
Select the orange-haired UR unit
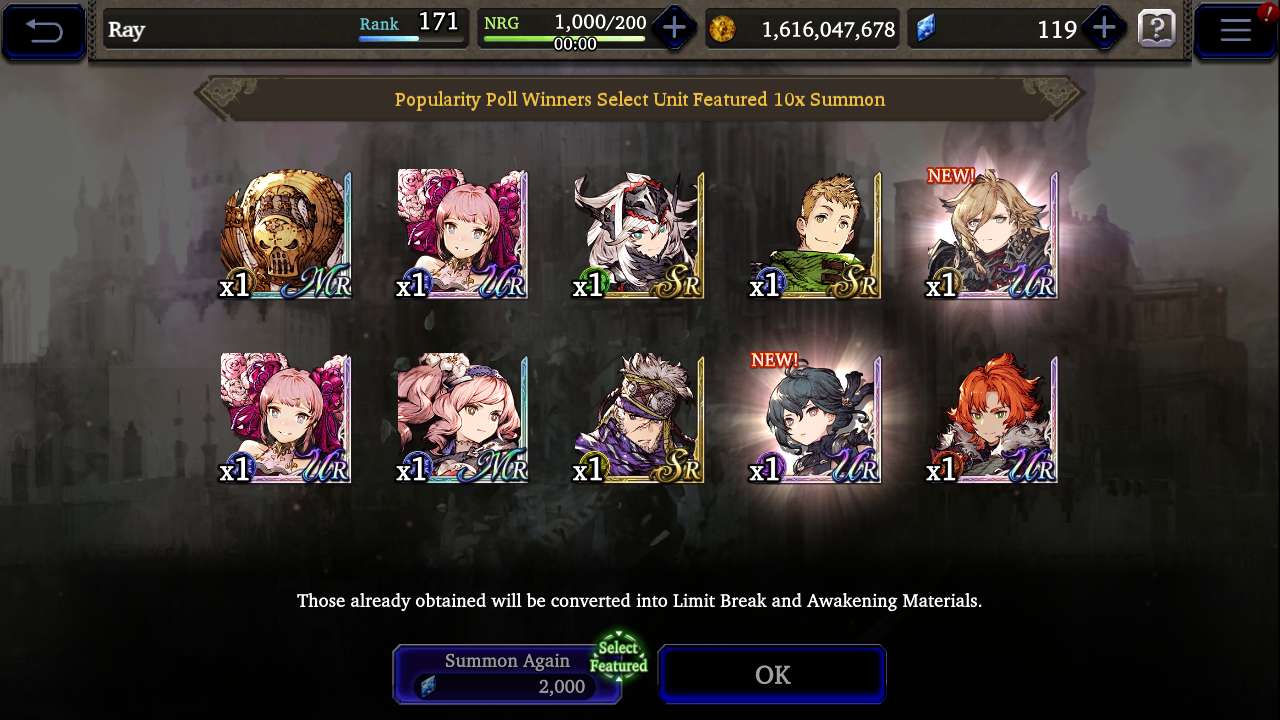[992, 418]
